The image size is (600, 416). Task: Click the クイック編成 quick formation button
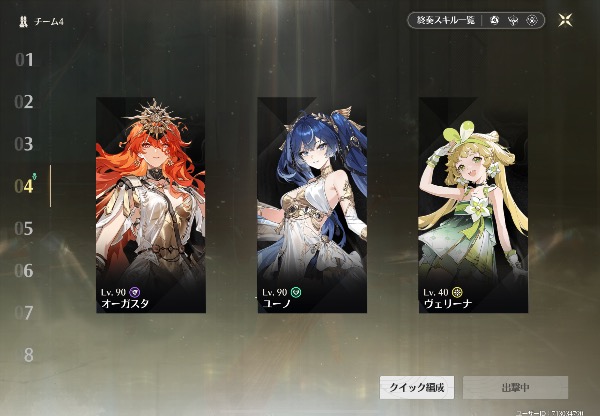(x=416, y=387)
